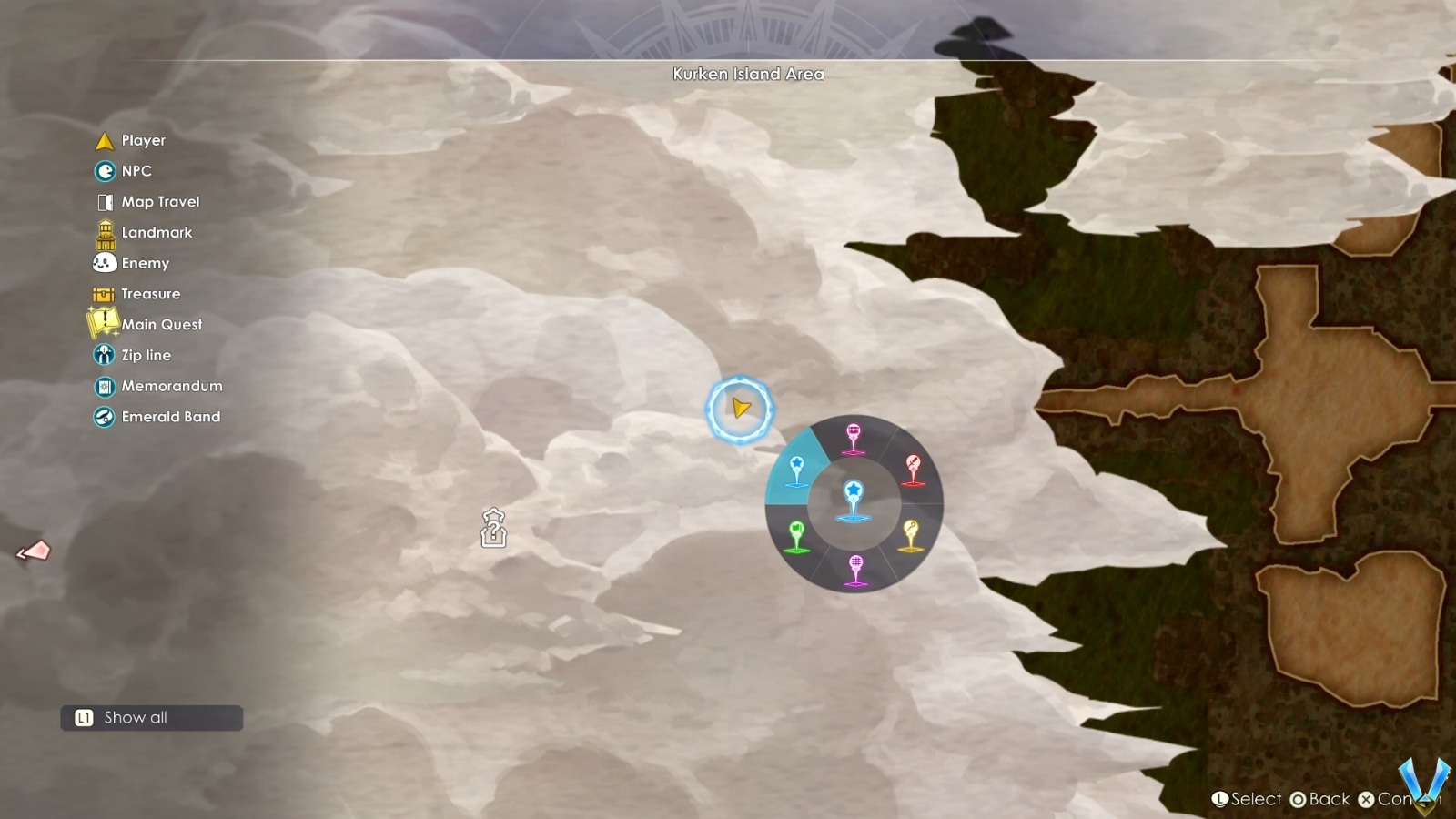Click the Treasure chest legend icon
The image size is (1456, 819).
104,293
